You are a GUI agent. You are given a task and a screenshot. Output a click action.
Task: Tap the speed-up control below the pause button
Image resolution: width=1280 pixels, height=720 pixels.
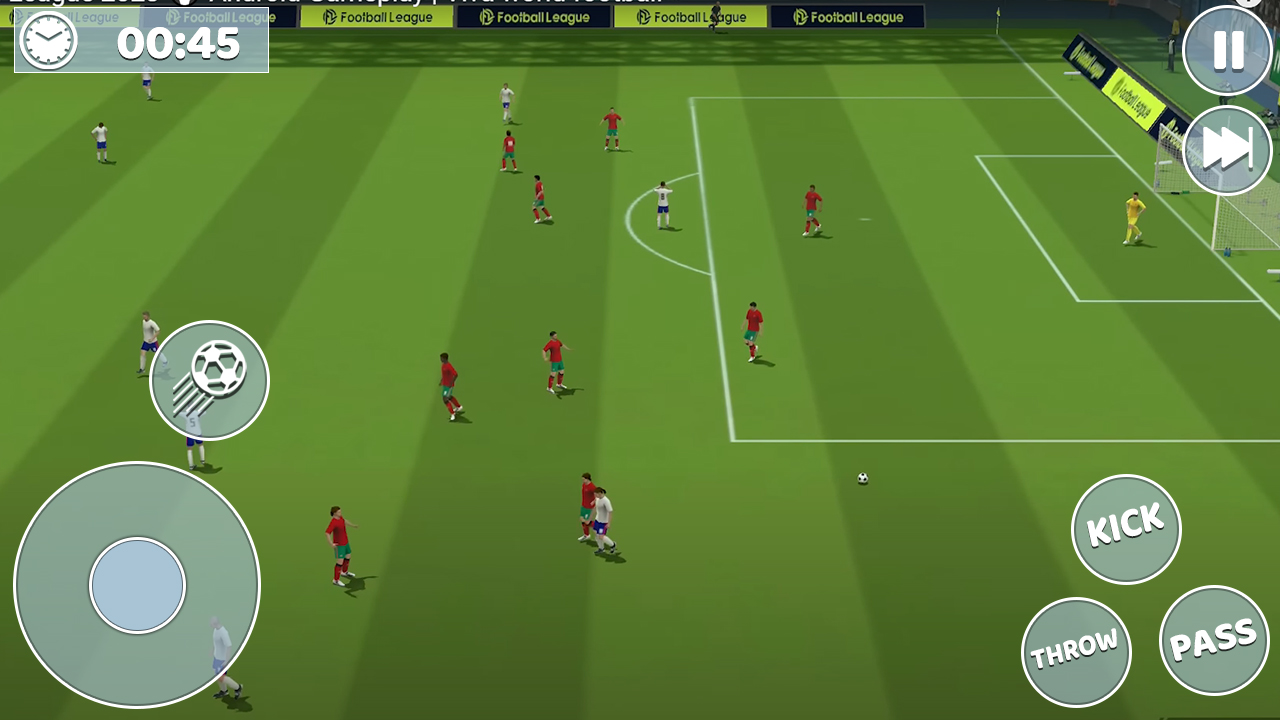(x=1227, y=149)
